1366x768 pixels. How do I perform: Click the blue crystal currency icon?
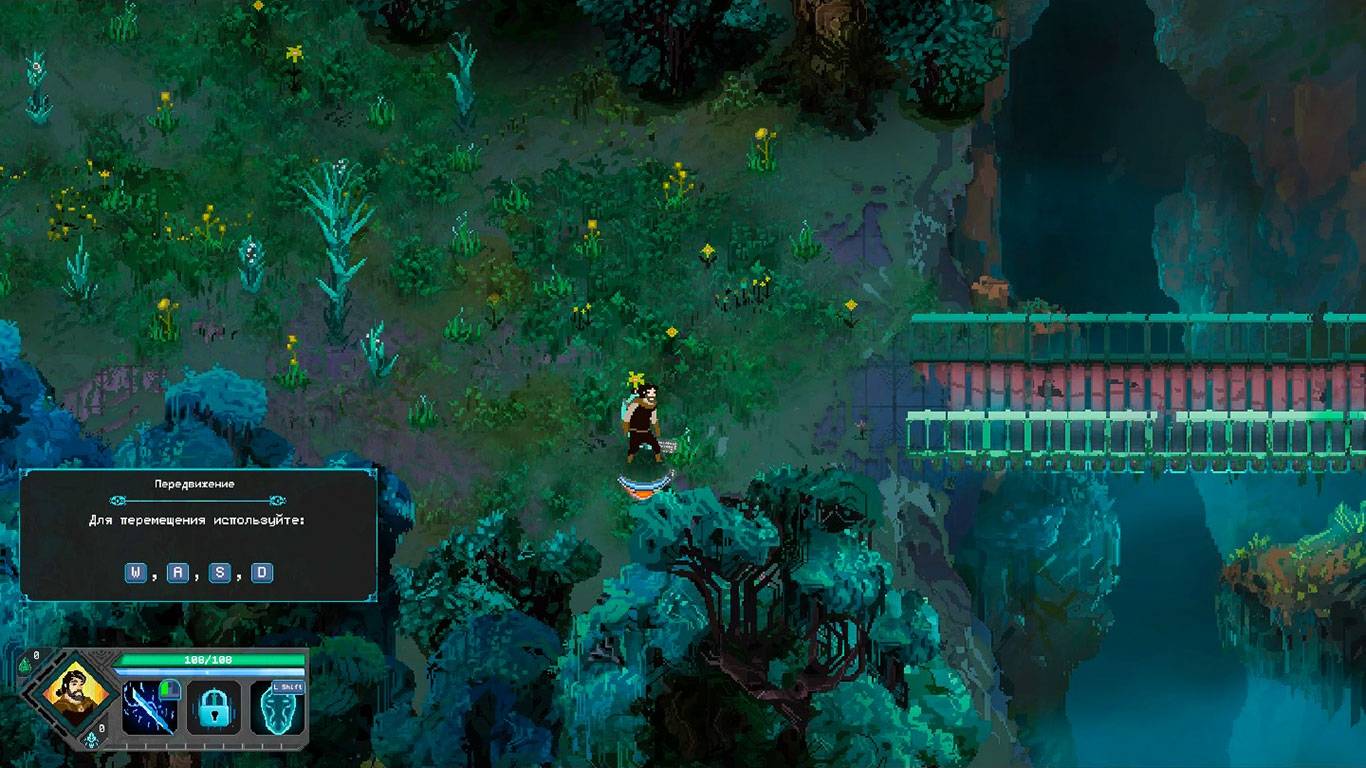coord(91,740)
